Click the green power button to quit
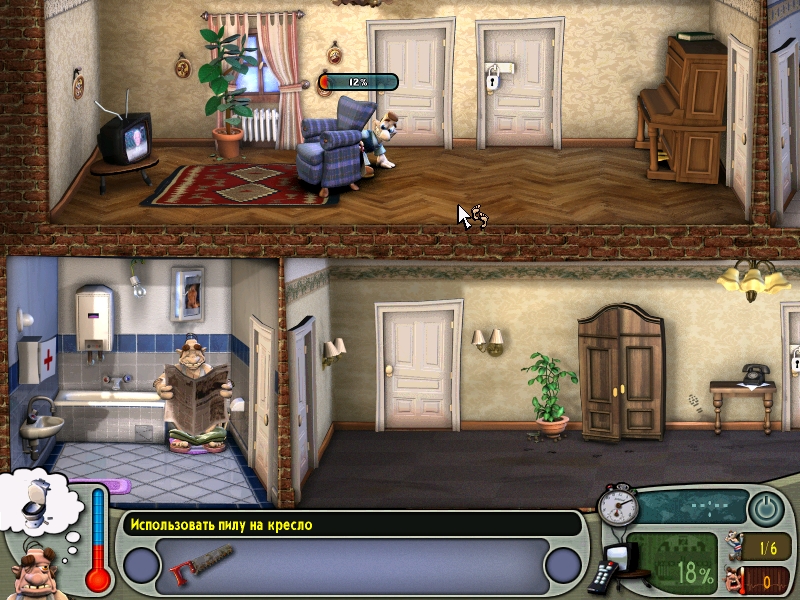This screenshot has width=800, height=600. tap(766, 509)
